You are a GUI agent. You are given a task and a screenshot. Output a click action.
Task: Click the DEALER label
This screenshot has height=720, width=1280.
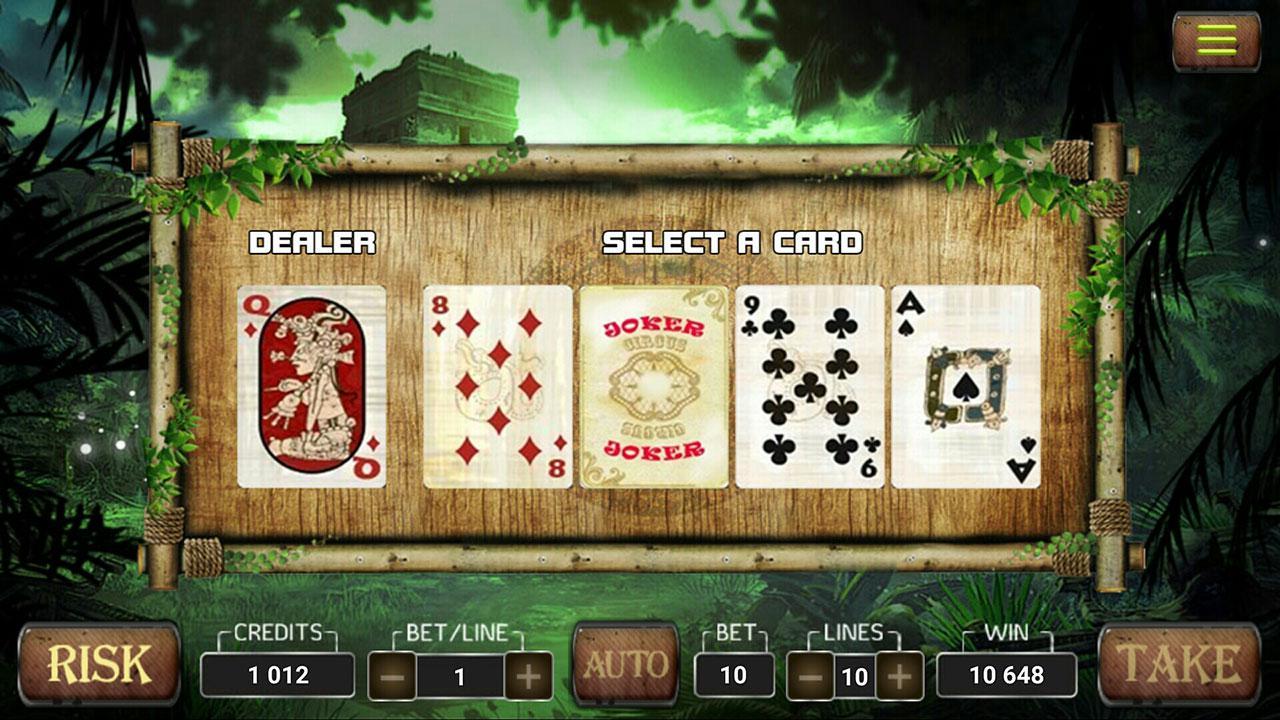pyautogui.click(x=313, y=240)
